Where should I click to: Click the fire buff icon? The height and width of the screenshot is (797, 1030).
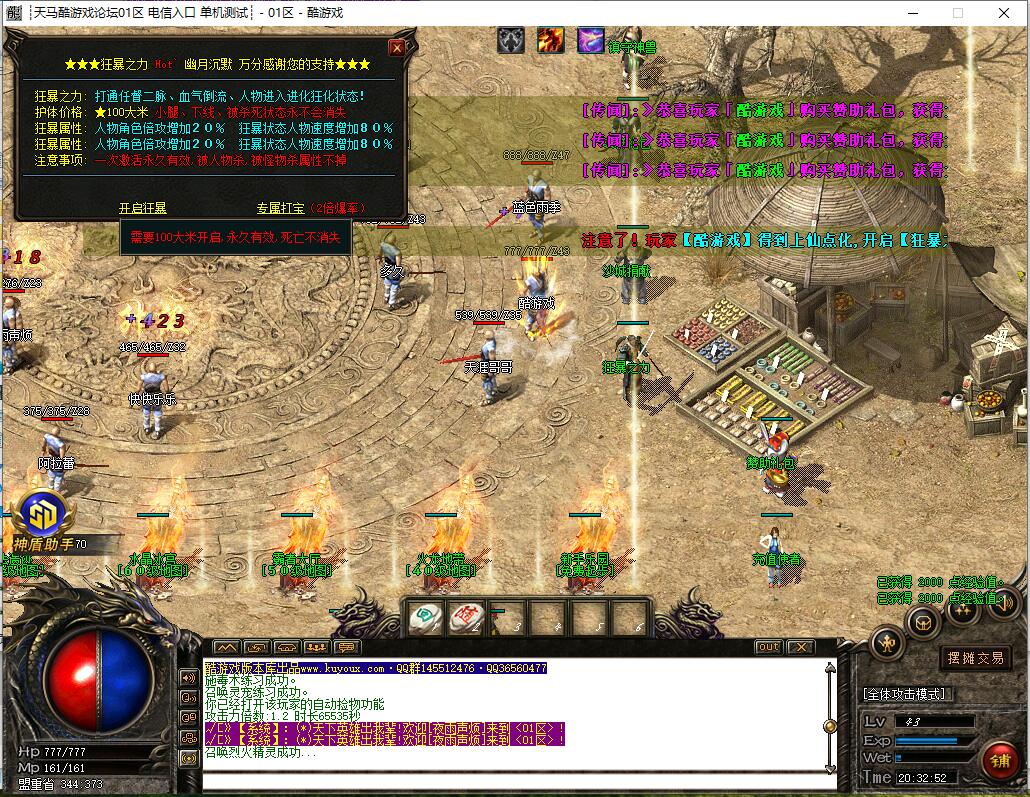(550, 41)
